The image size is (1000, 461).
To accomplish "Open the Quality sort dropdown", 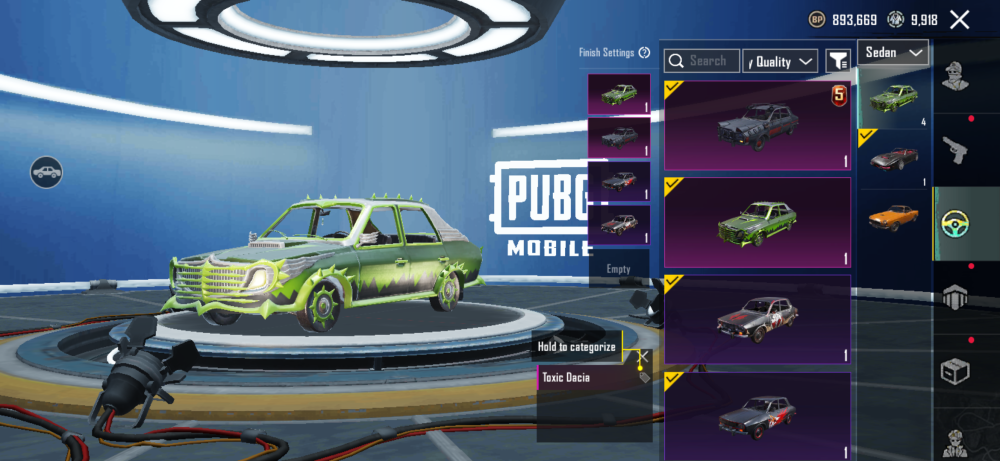I will click(x=780, y=61).
